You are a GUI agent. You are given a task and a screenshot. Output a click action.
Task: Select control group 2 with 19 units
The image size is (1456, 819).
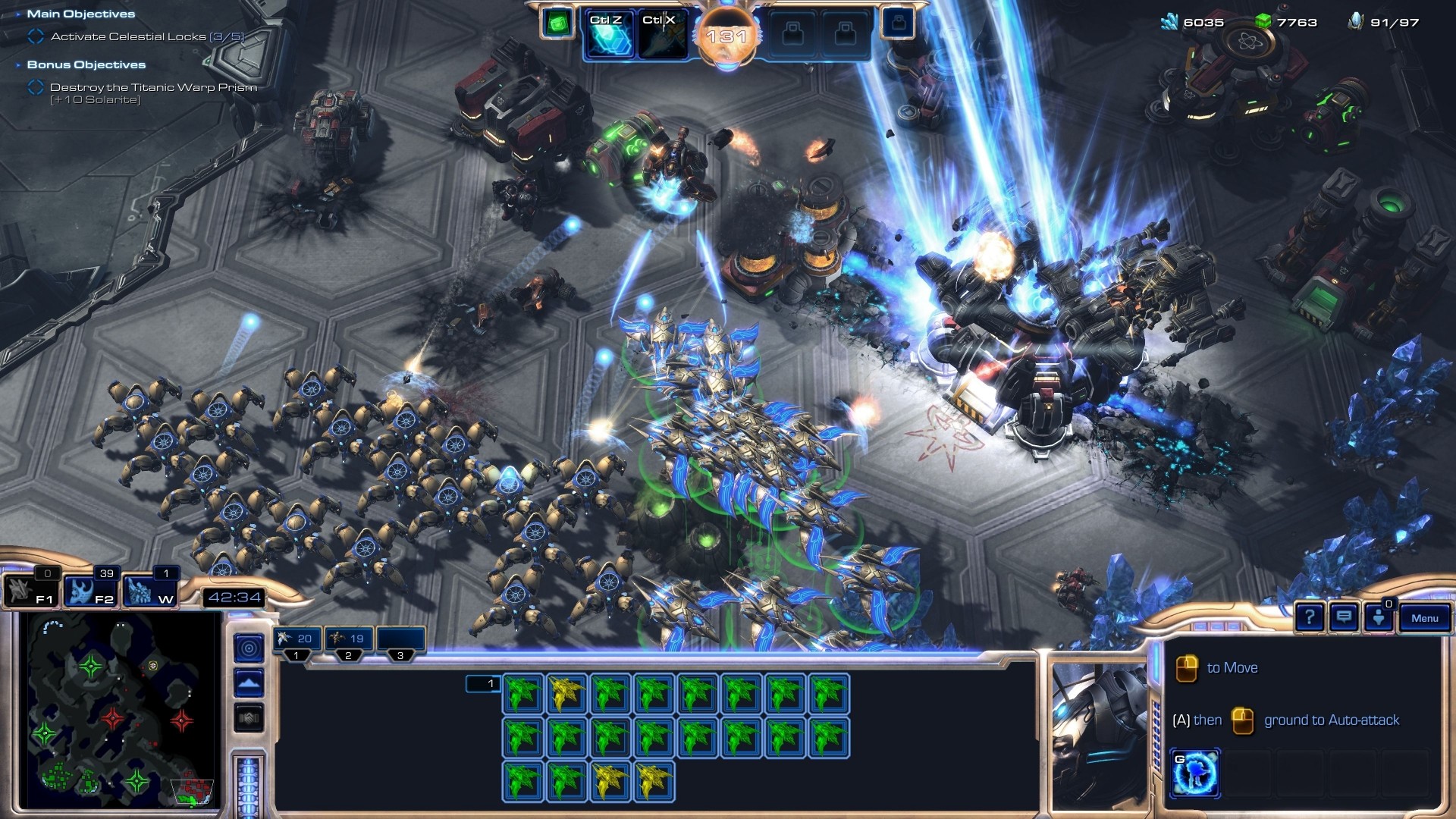click(348, 639)
